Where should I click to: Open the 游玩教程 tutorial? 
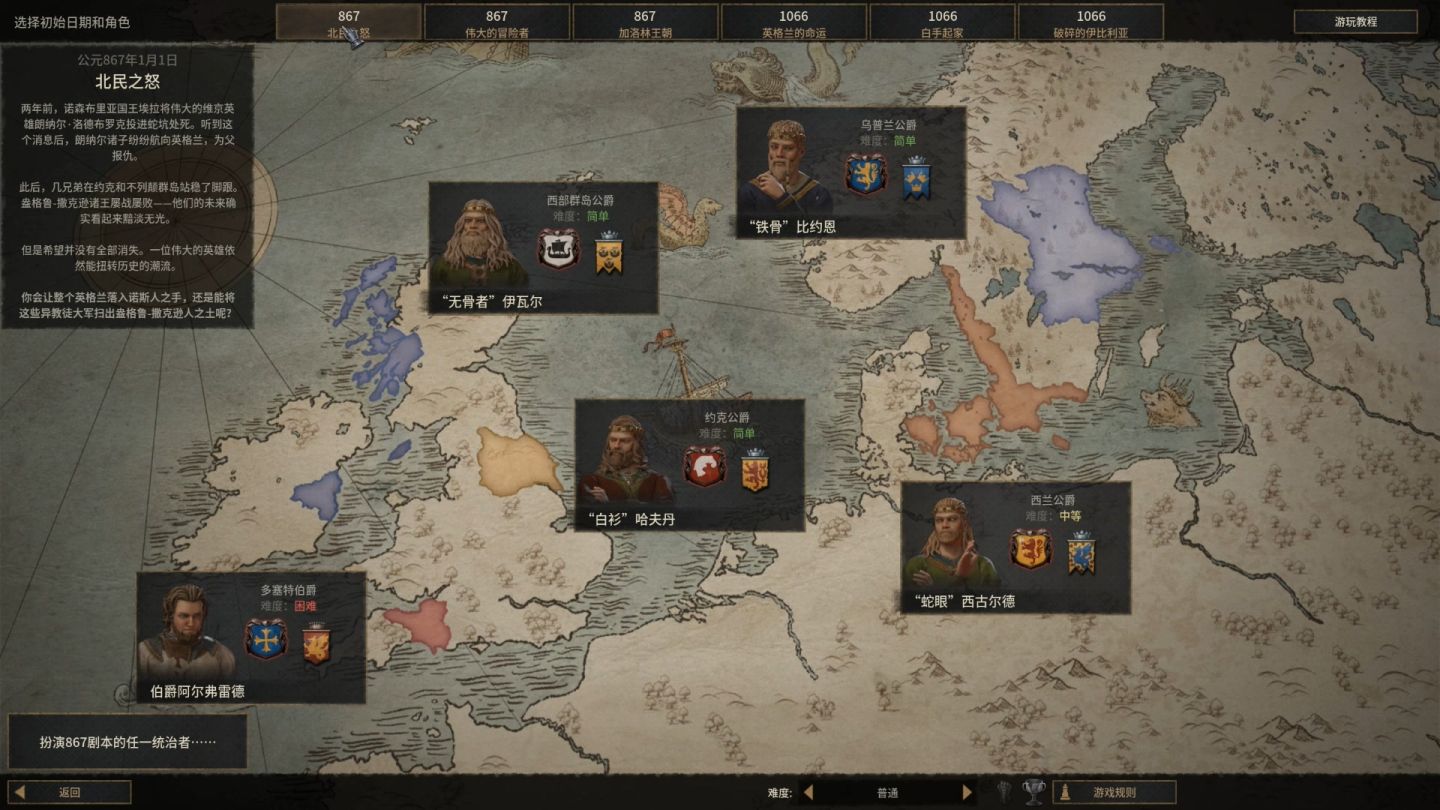pos(1355,21)
